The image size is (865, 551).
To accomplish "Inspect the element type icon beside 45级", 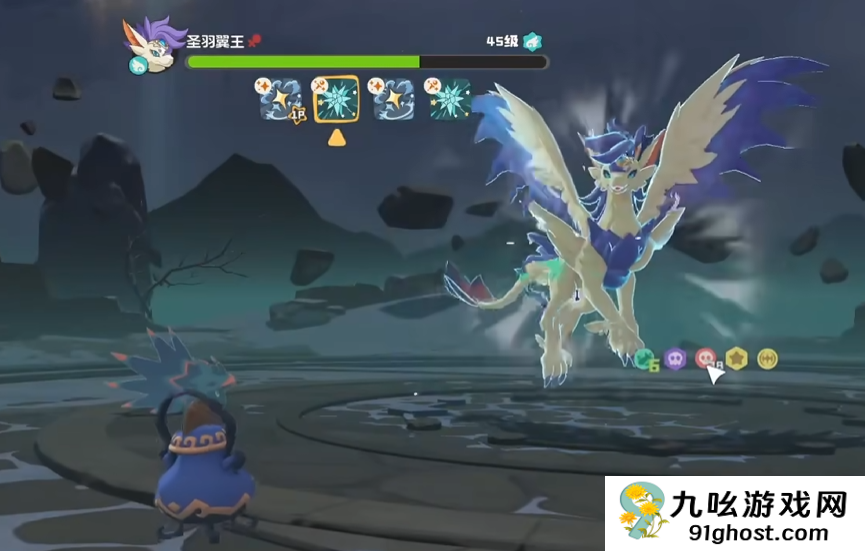I will 534,42.
